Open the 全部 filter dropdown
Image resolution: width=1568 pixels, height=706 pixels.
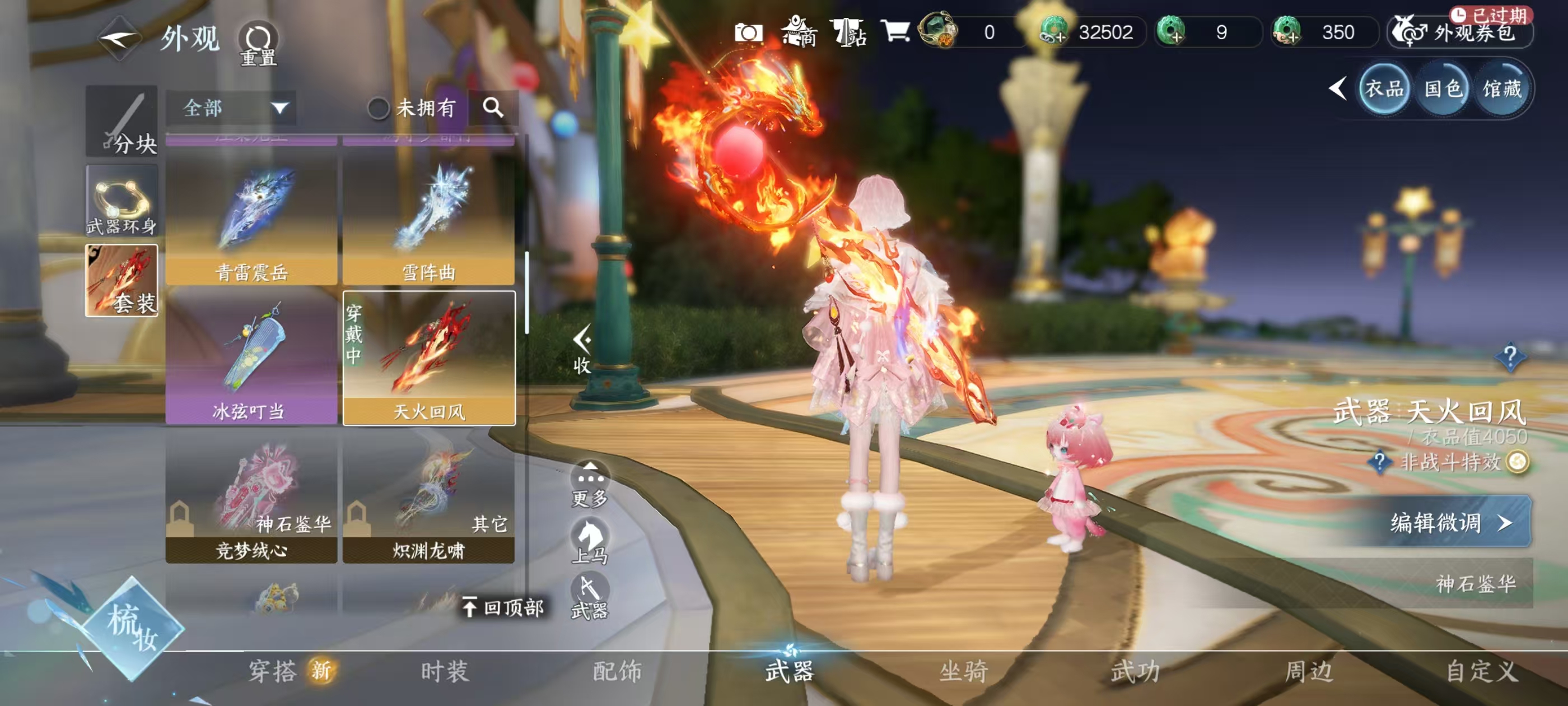click(x=231, y=109)
